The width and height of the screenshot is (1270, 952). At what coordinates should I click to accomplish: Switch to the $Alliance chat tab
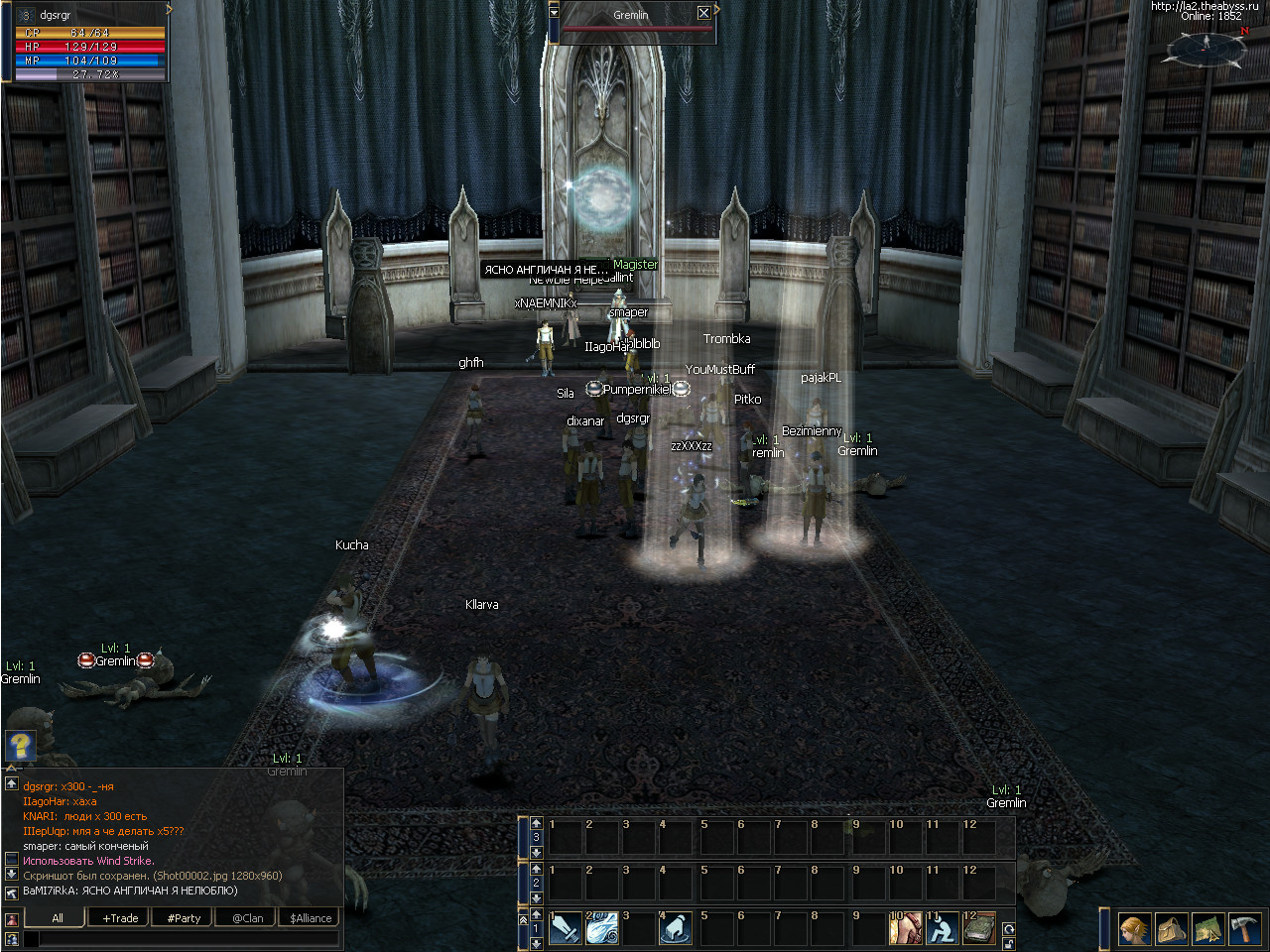[311, 918]
